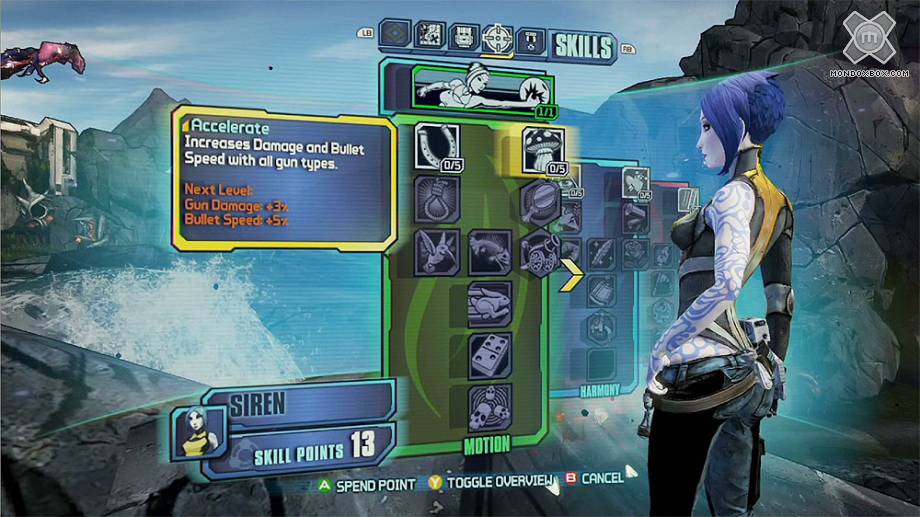The width and height of the screenshot is (920, 517).
Task: Pick the hummingbird skill icon
Action: (436, 251)
